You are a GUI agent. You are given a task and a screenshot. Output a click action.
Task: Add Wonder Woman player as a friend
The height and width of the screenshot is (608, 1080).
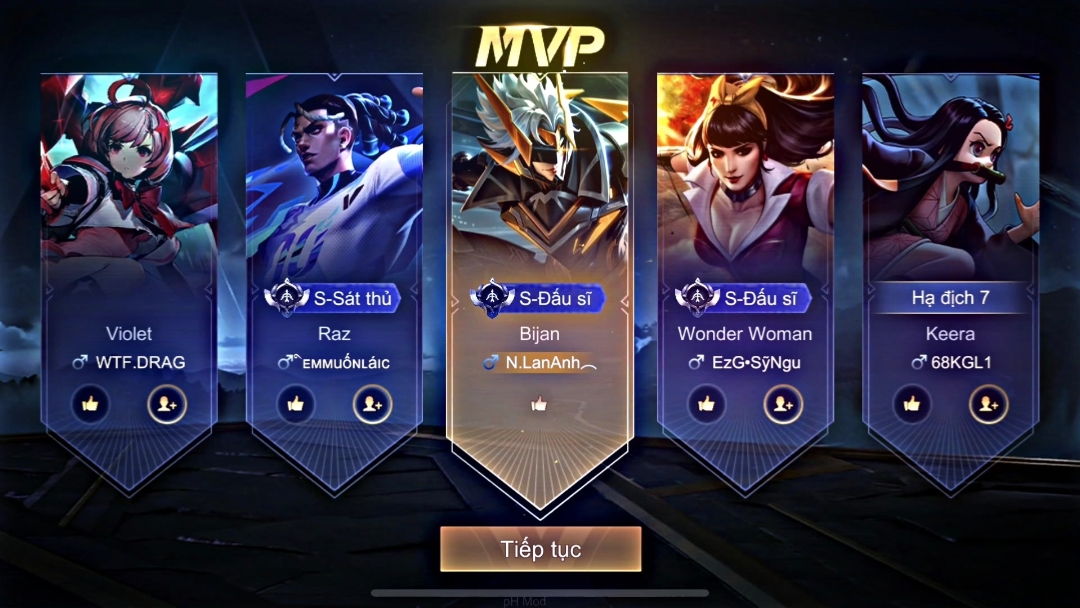(783, 404)
